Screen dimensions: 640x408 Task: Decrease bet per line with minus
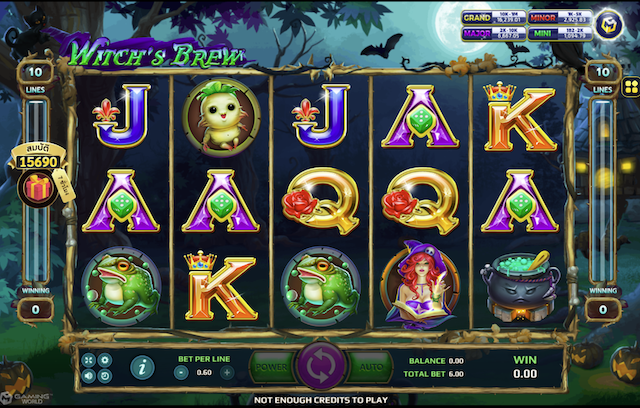pyautogui.click(x=181, y=372)
